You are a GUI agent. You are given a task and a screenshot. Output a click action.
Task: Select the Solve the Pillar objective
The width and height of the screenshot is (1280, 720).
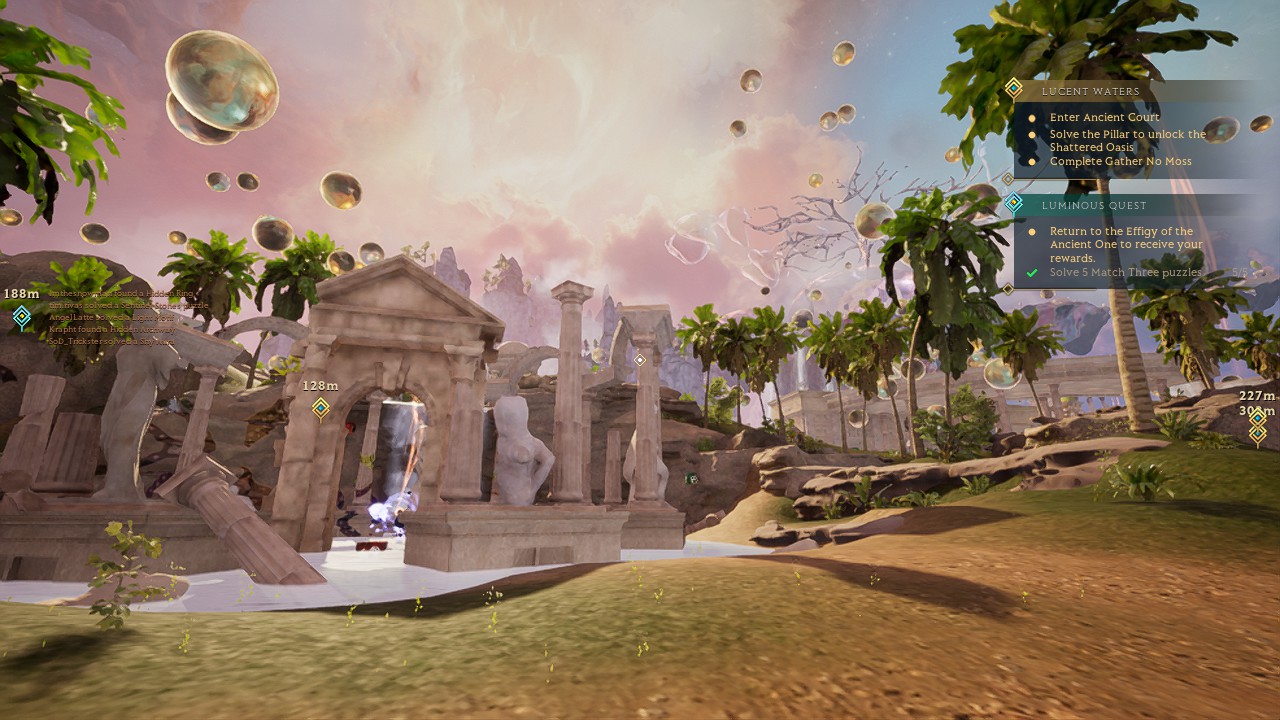click(x=1127, y=140)
